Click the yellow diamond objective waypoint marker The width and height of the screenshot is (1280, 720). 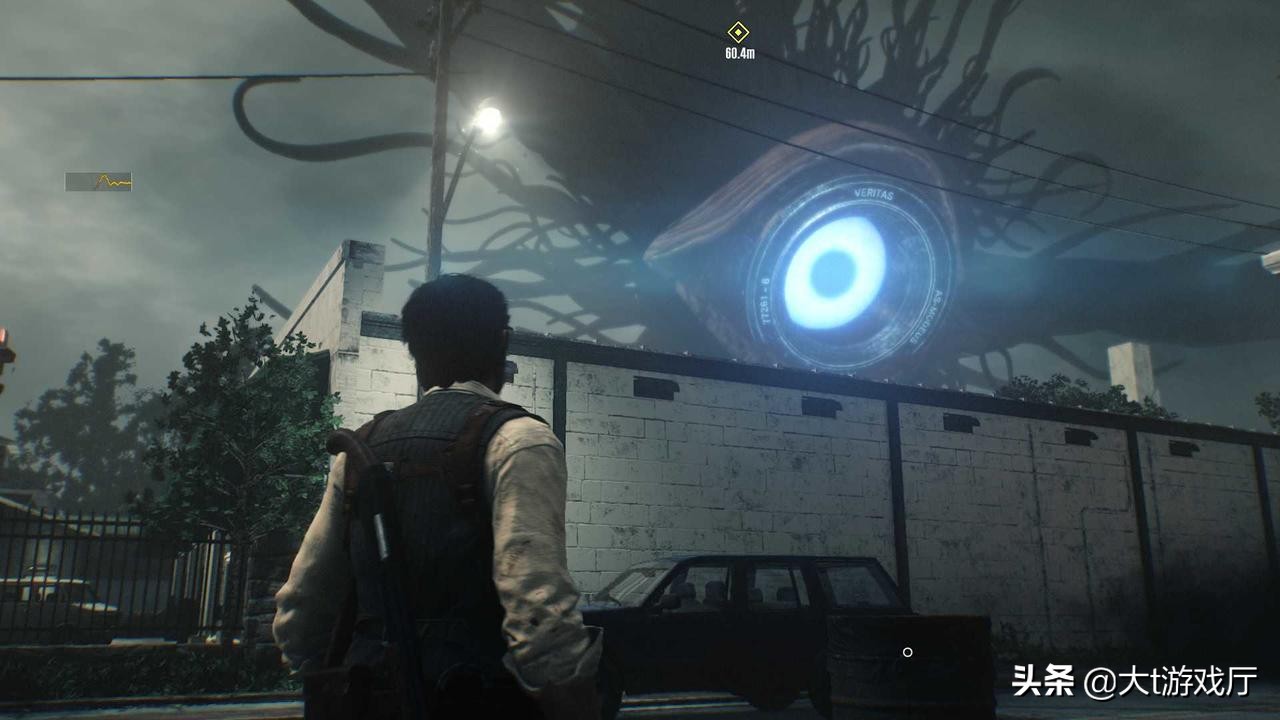(x=738, y=32)
